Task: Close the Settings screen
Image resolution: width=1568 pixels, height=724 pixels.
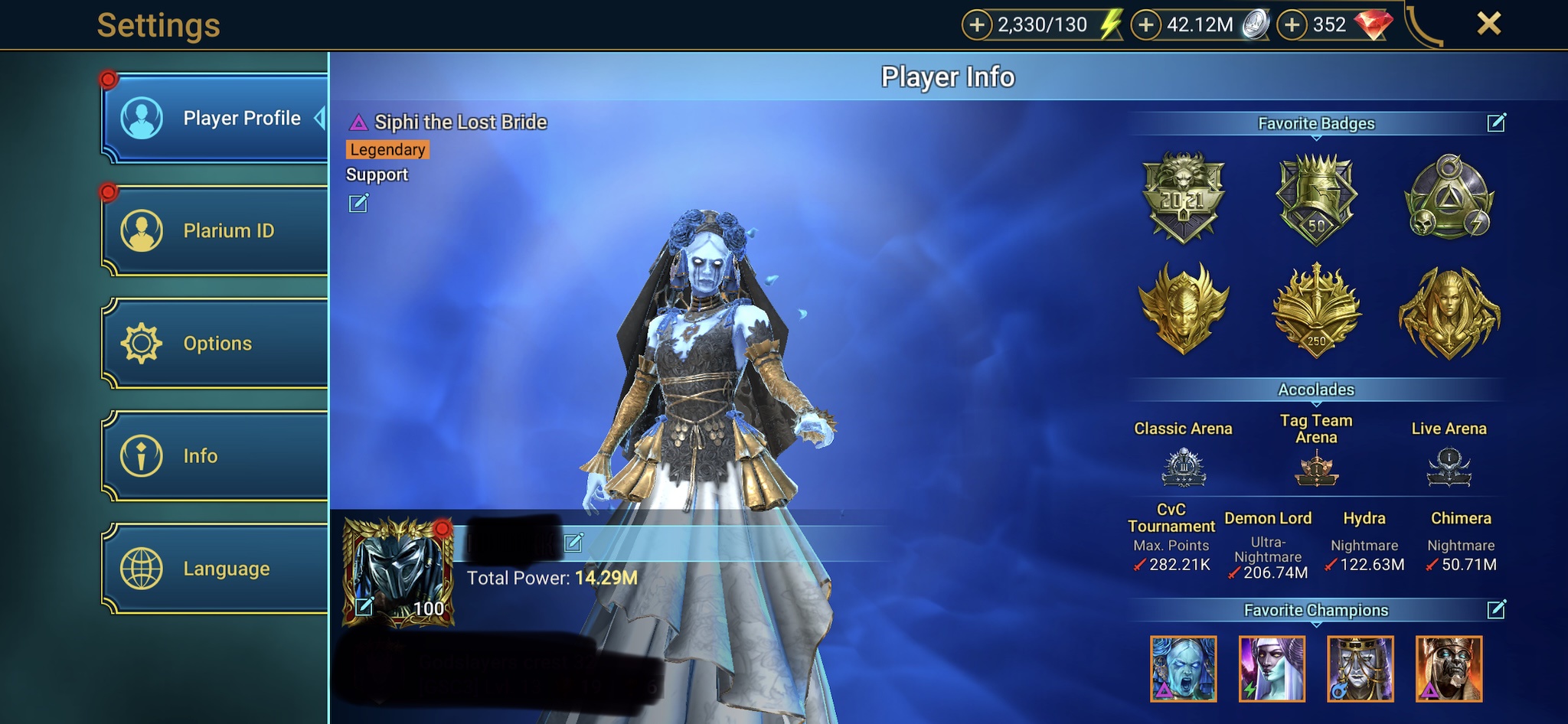Action: 1488,24
